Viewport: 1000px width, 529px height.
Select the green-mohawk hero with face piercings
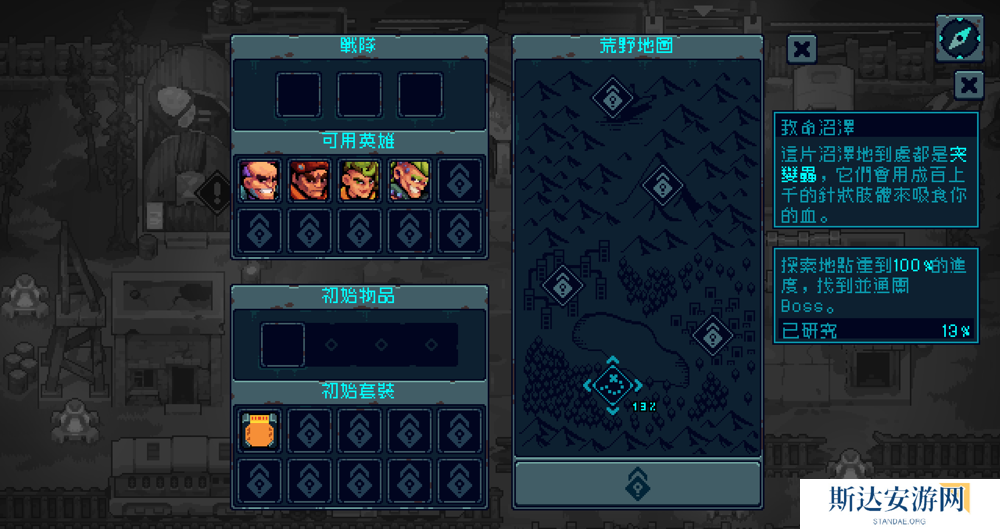(x=409, y=180)
